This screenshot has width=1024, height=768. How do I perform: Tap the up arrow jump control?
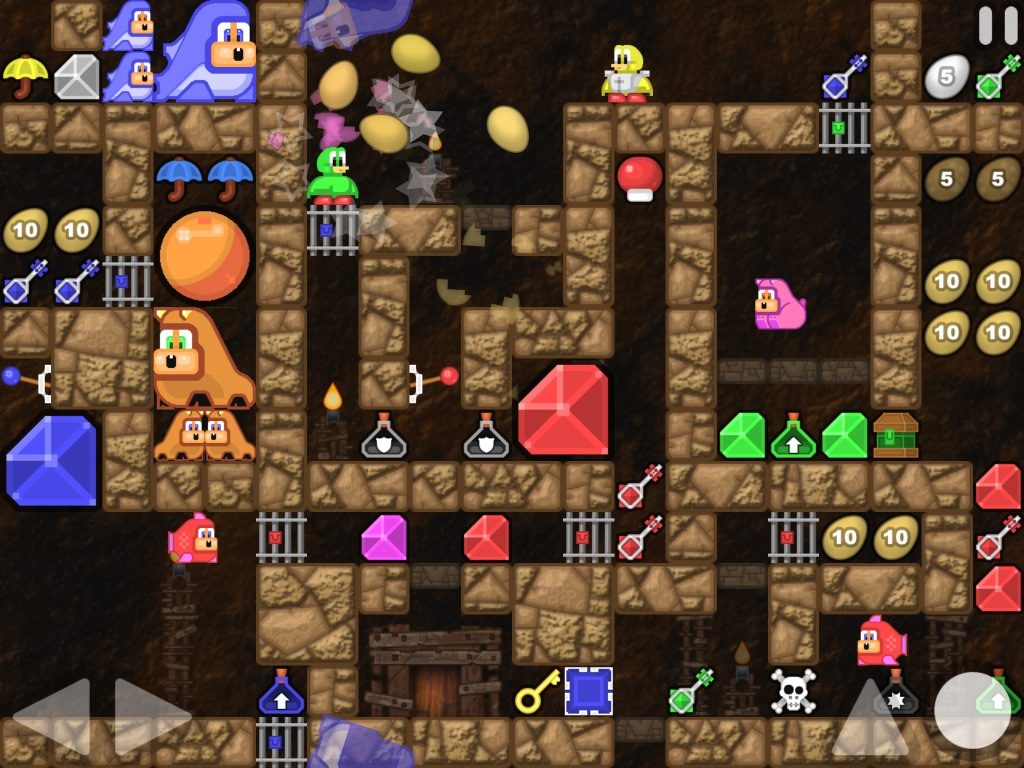tap(869, 716)
